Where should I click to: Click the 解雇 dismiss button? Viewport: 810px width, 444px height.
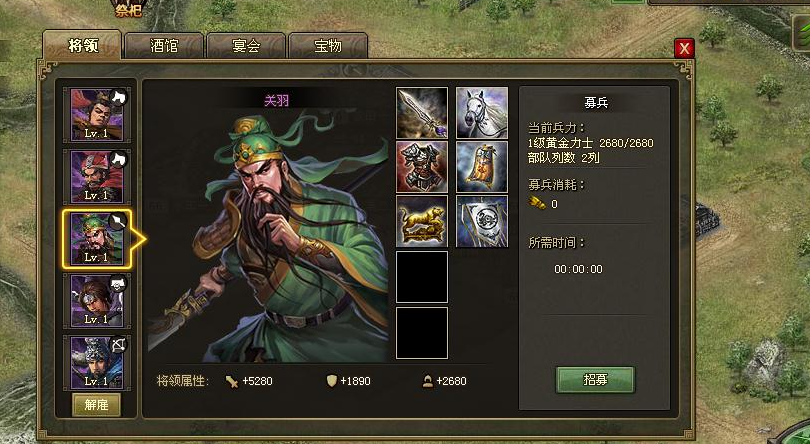pos(97,404)
